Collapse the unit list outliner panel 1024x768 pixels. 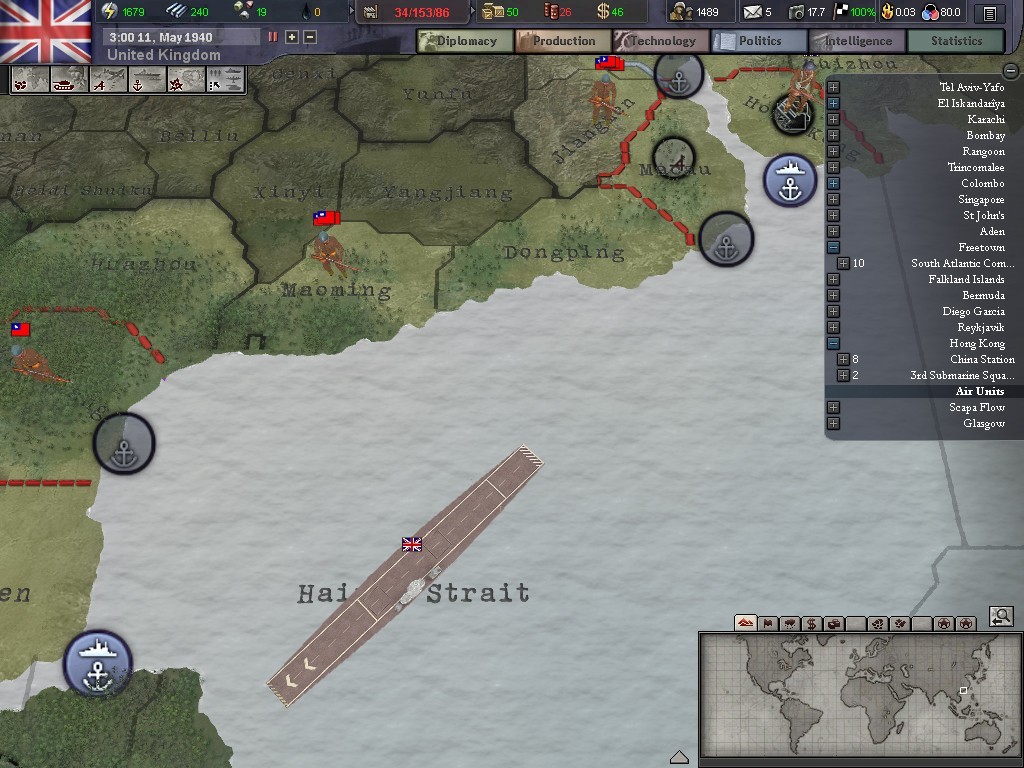point(1010,71)
